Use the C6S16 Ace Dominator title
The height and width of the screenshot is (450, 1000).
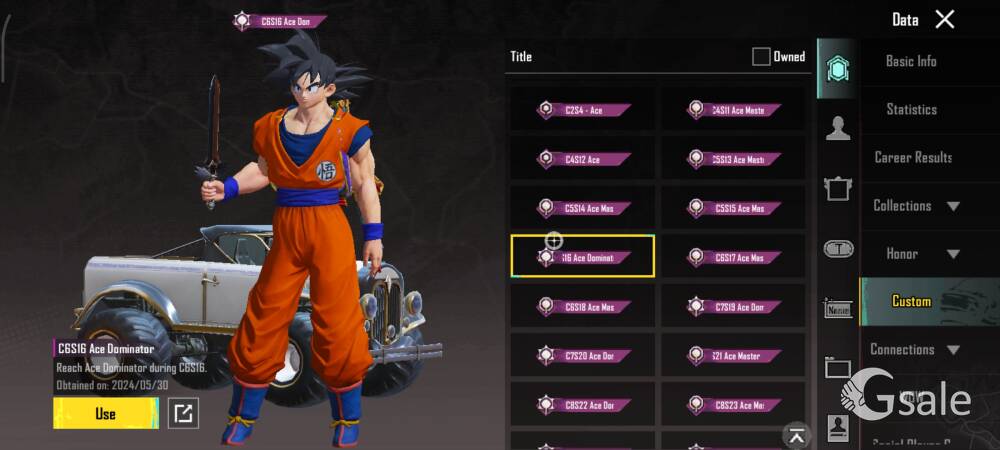105,413
